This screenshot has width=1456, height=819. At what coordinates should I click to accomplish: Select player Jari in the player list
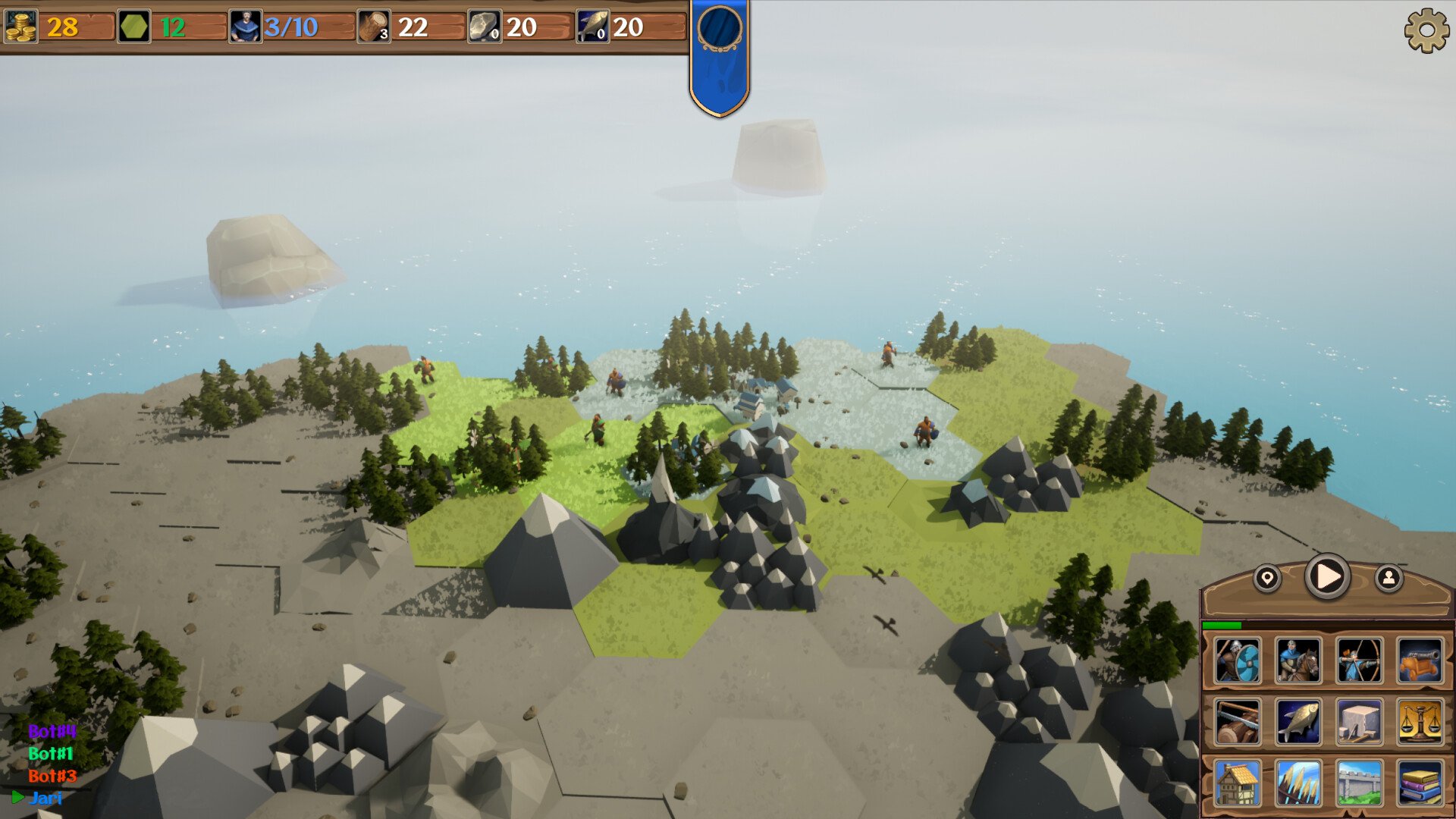tap(45, 798)
